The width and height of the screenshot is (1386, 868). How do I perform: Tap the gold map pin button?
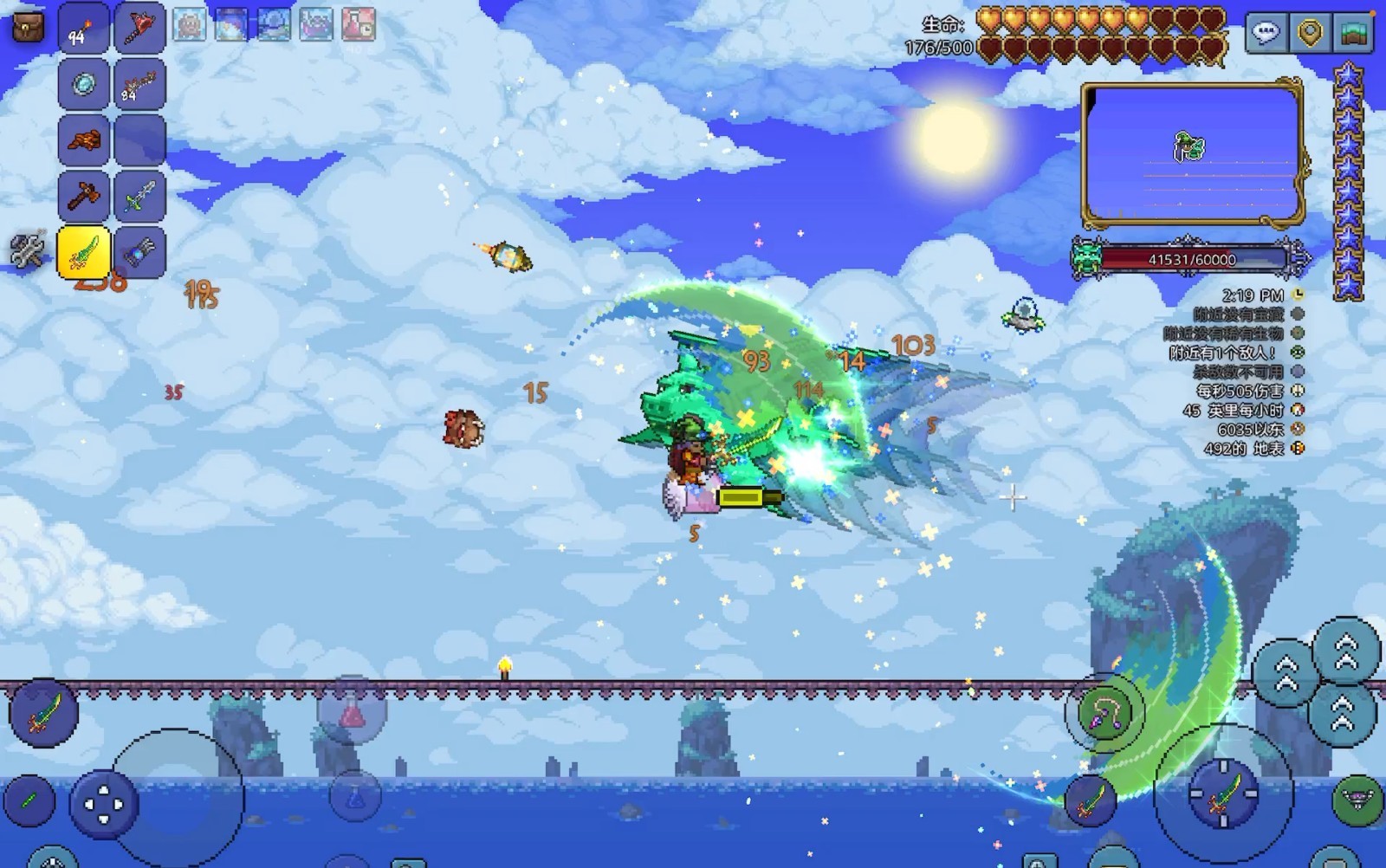coord(1310,34)
